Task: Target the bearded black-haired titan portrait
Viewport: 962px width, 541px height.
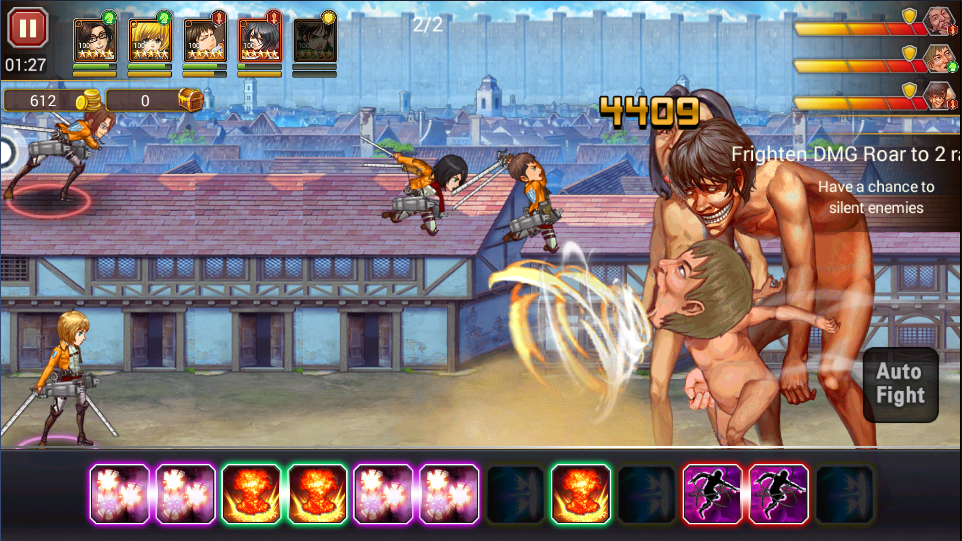Action: click(937, 20)
